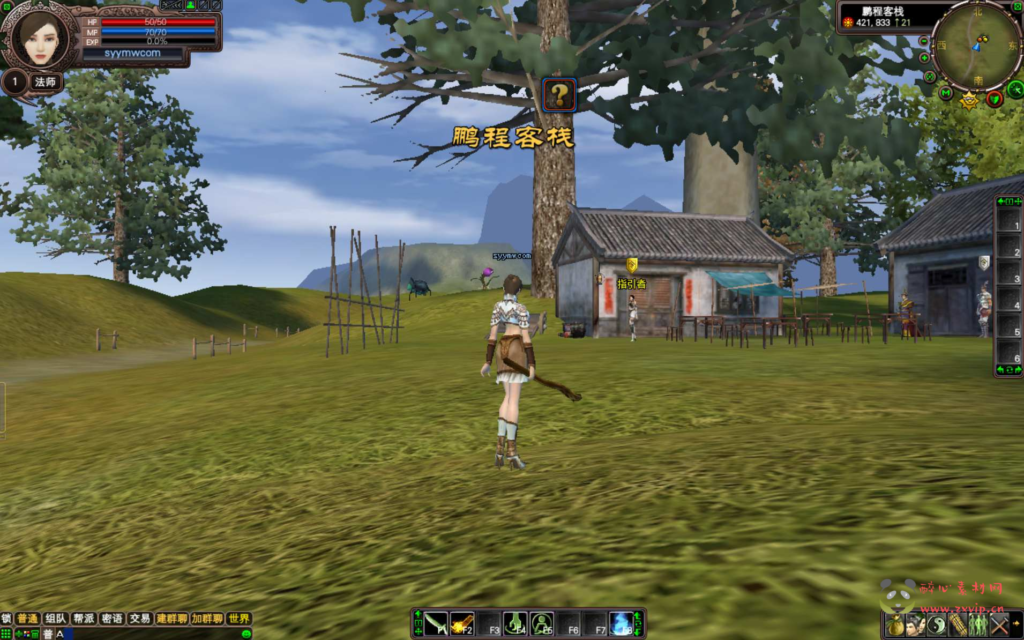
Task: Open the yellow question mark help button
Action: [559, 95]
